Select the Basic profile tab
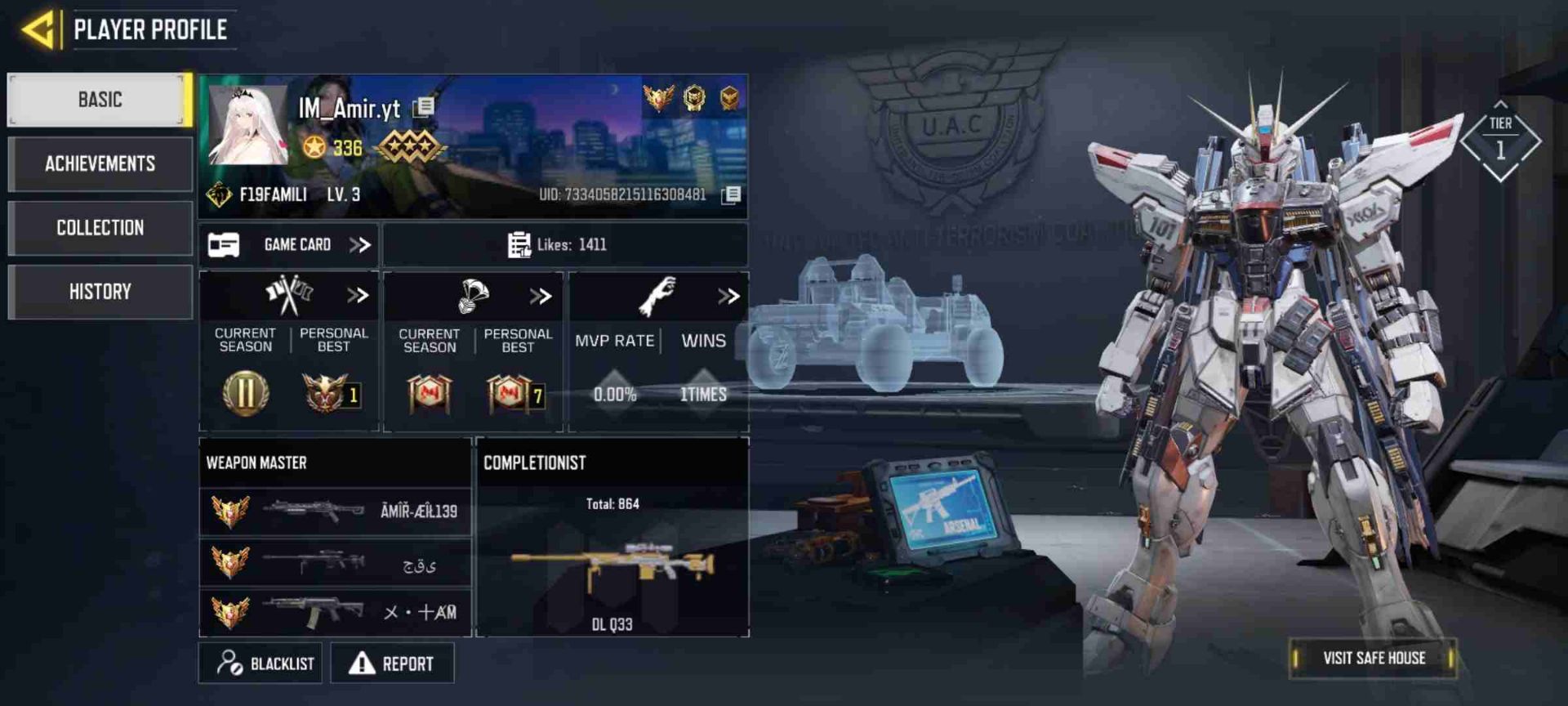Image resolution: width=1568 pixels, height=706 pixels. click(x=100, y=100)
